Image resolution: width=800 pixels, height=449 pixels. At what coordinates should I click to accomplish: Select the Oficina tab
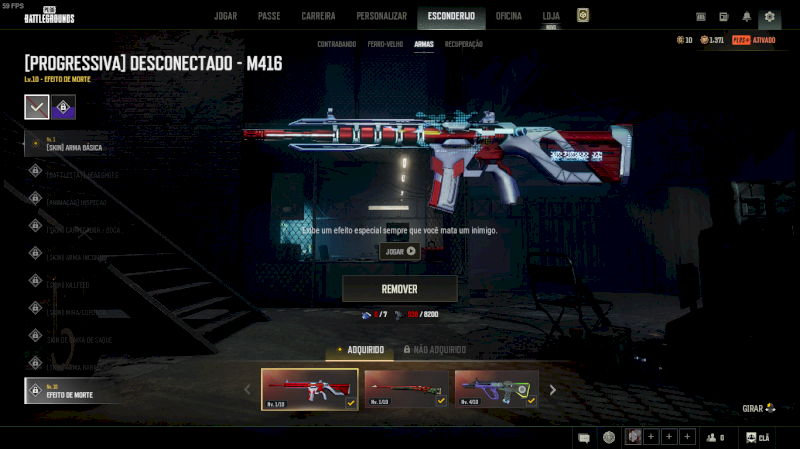509,16
